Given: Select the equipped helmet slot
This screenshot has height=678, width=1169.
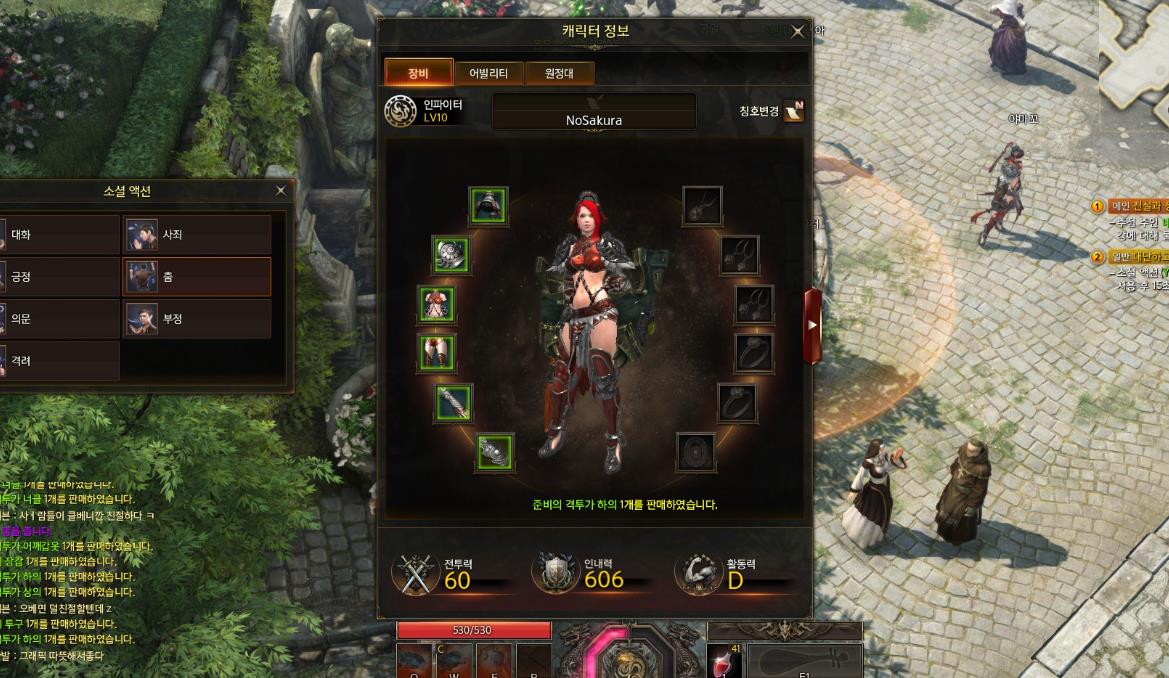Looking at the screenshot, I should 488,206.
